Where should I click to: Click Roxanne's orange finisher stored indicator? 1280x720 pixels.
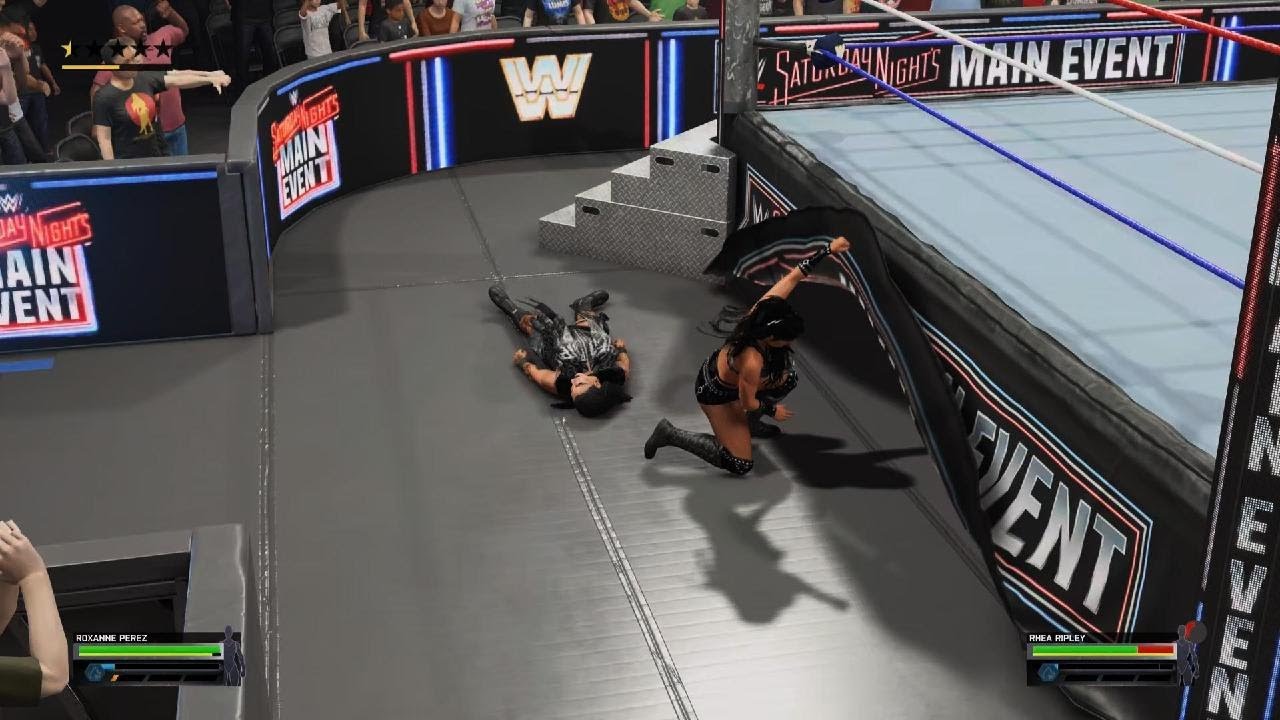point(114,678)
